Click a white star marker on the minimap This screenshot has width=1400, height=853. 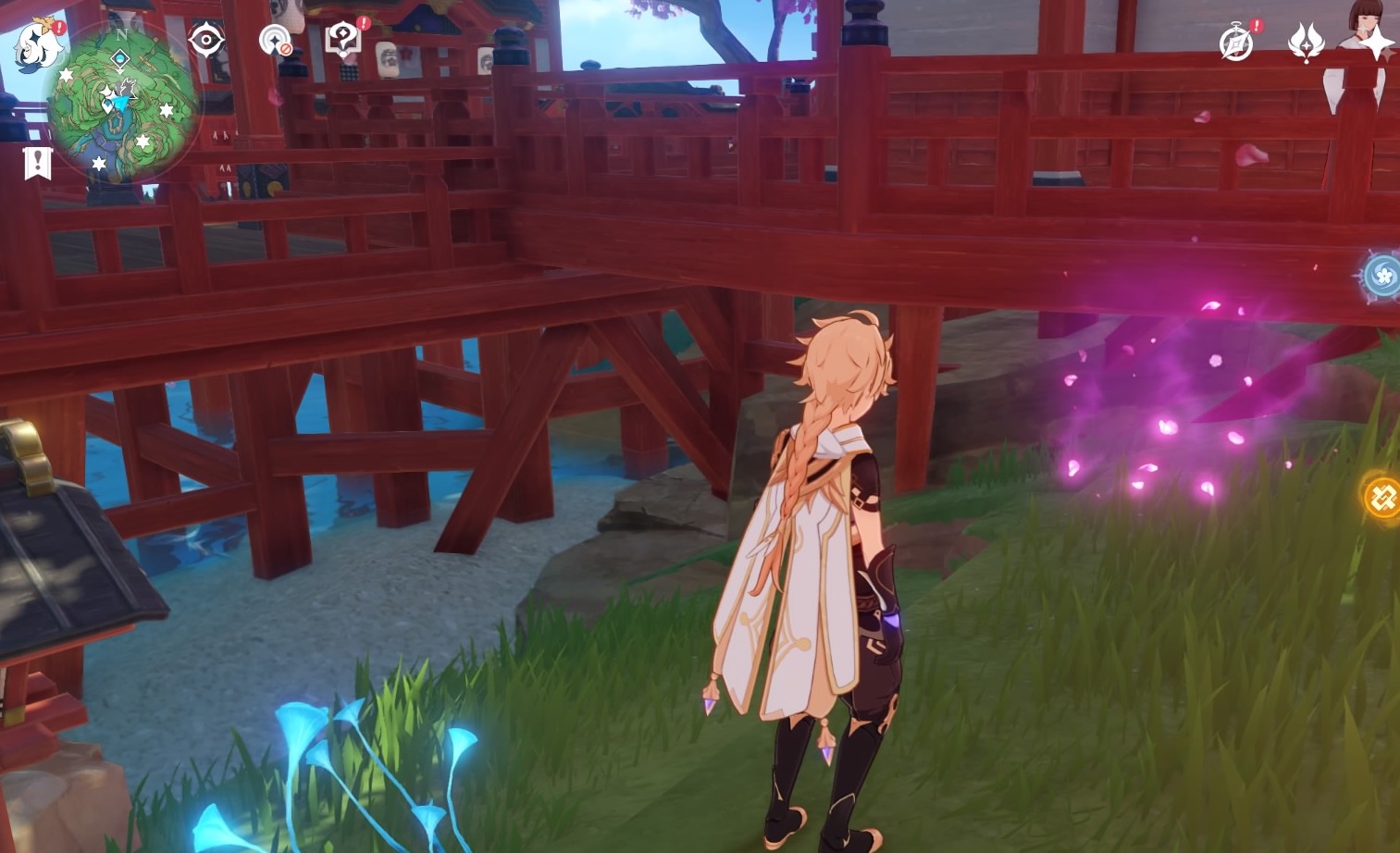tap(67, 74)
